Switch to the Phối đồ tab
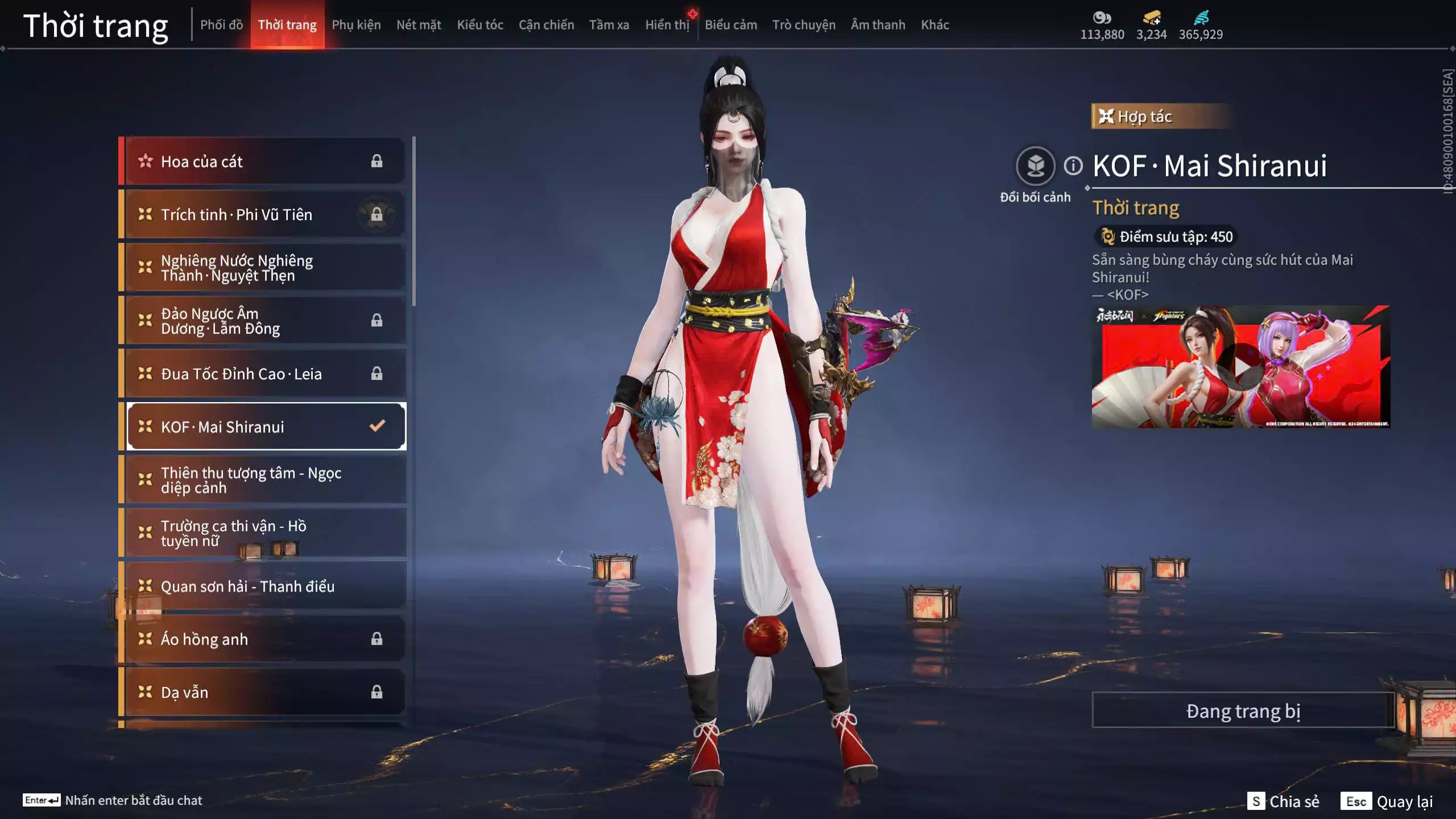 [221, 25]
